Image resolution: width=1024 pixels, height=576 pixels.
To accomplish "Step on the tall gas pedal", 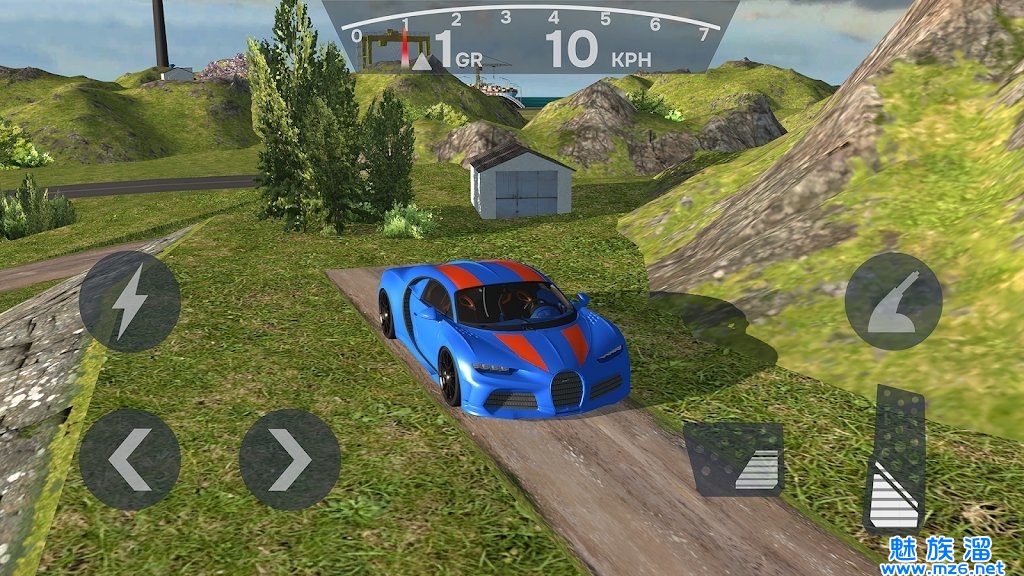I will (x=894, y=459).
